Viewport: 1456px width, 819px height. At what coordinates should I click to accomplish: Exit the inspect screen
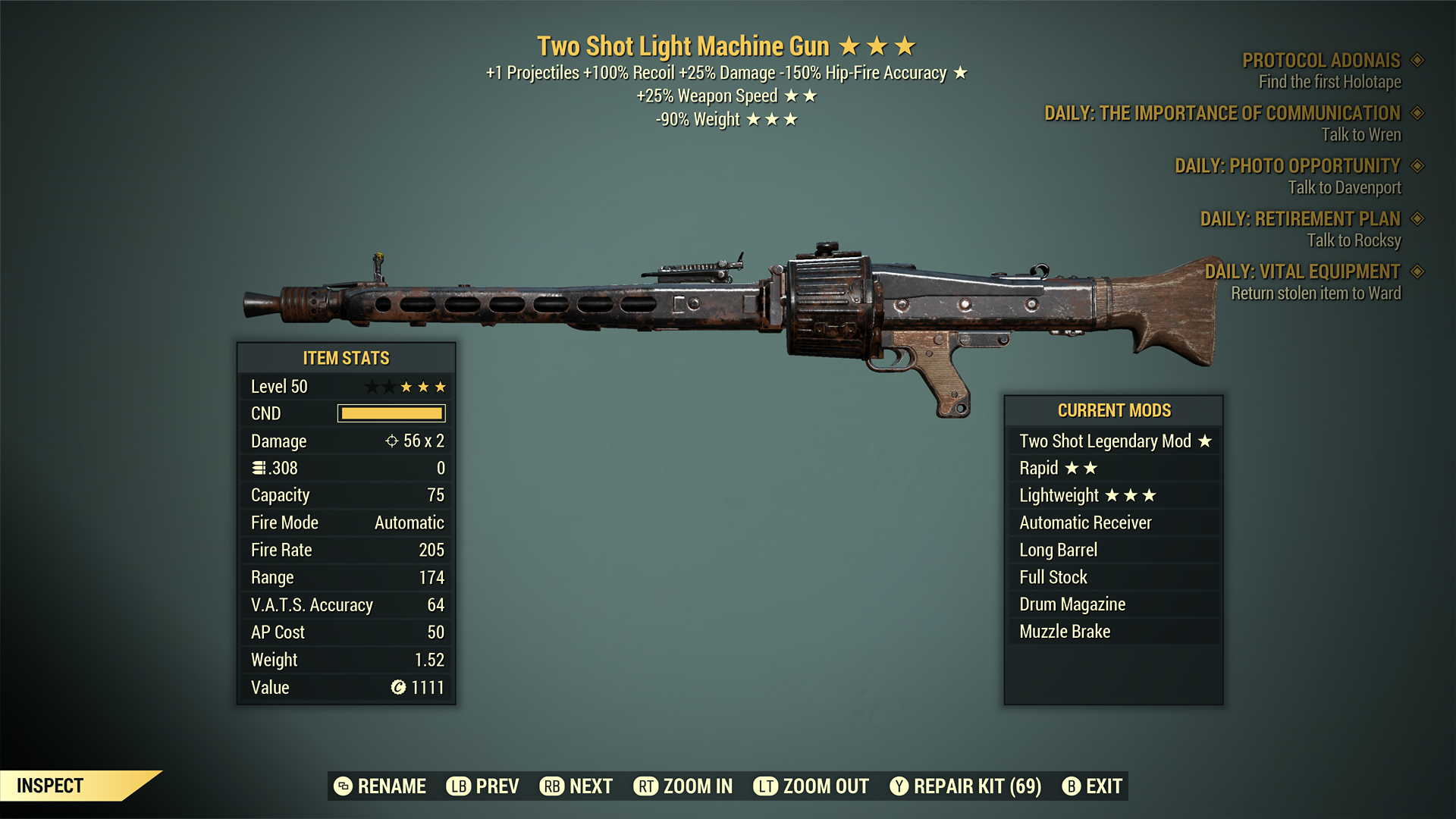pyautogui.click(x=1092, y=786)
